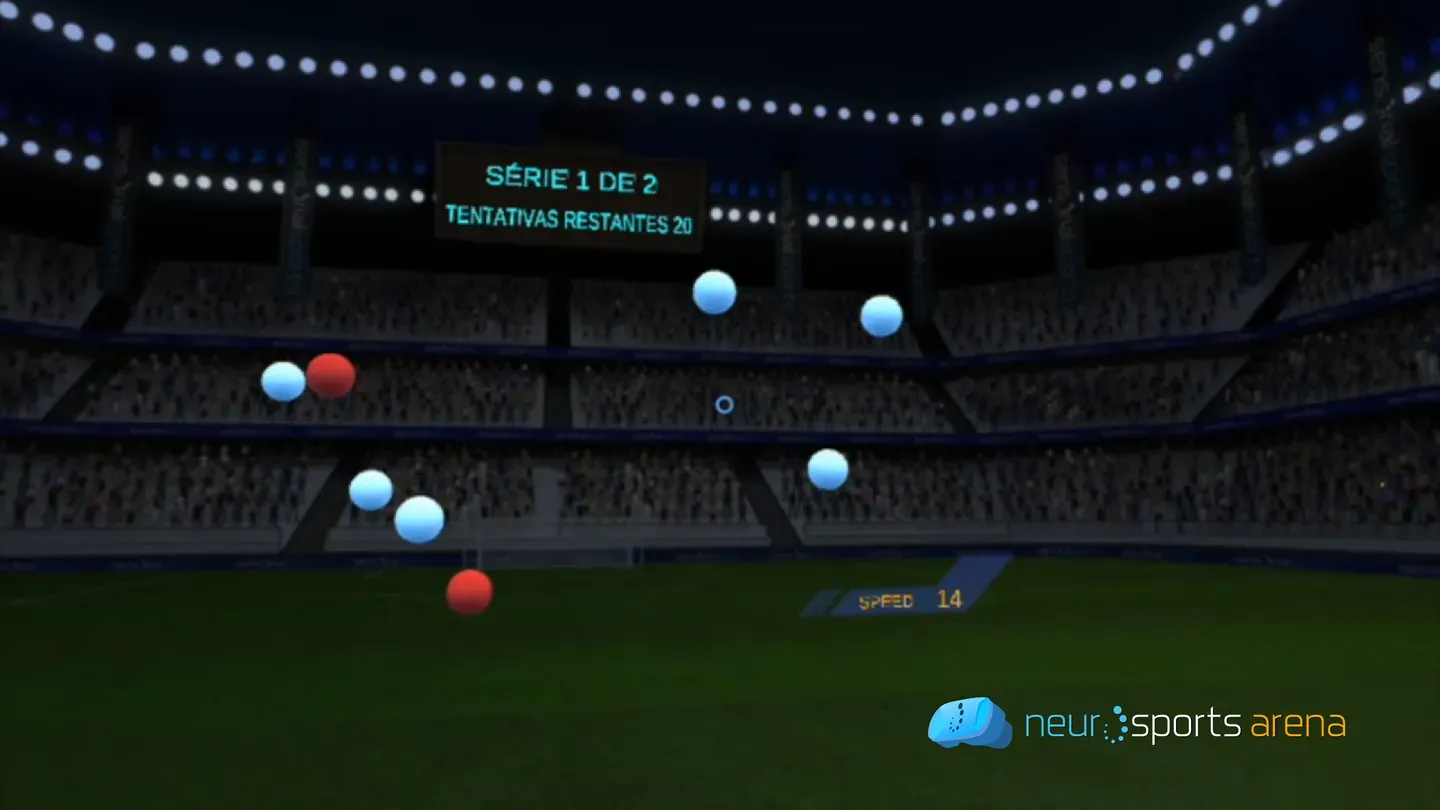Select the blue ball left of the red ball
This screenshot has width=1440, height=810.
281,383
